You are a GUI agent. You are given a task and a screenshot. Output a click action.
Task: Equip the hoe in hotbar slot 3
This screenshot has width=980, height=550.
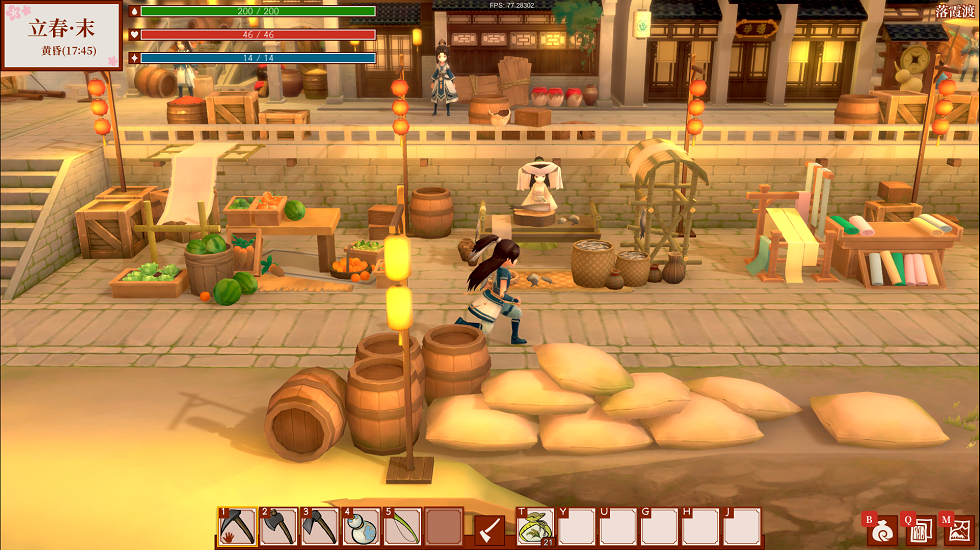[320, 527]
